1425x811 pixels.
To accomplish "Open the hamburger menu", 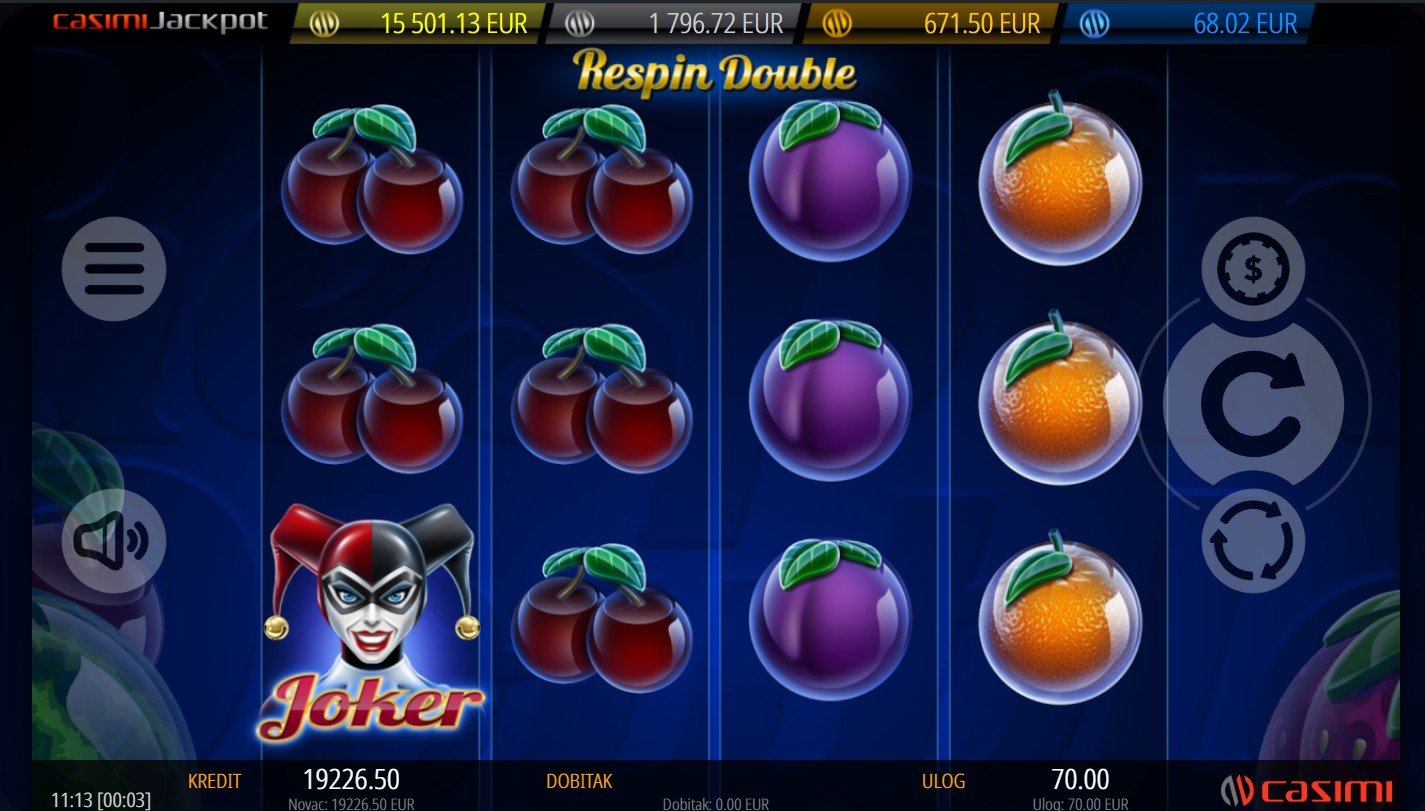I will coord(114,269).
